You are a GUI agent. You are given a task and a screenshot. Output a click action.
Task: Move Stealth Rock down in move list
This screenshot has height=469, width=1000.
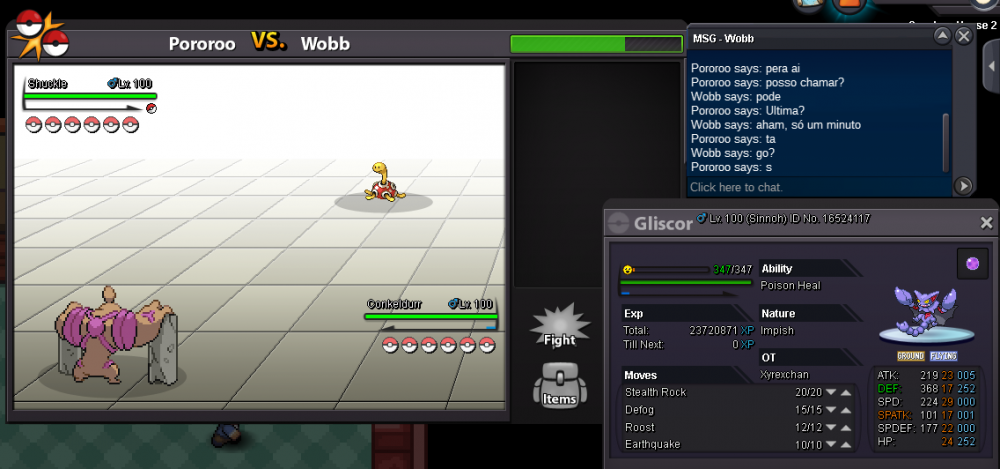tap(830, 392)
